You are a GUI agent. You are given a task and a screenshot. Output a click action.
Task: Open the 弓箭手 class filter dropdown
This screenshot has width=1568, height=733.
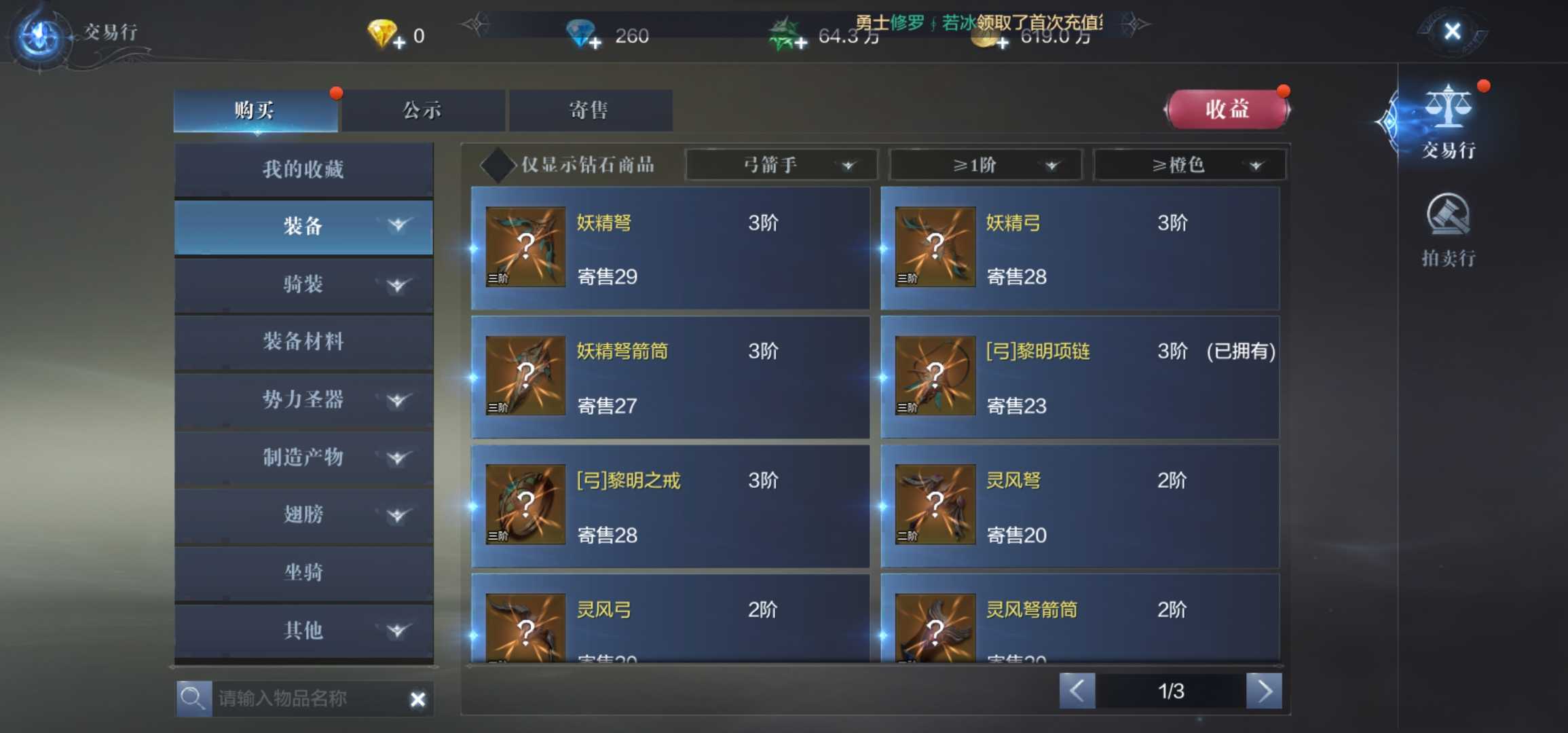pyautogui.click(x=781, y=165)
